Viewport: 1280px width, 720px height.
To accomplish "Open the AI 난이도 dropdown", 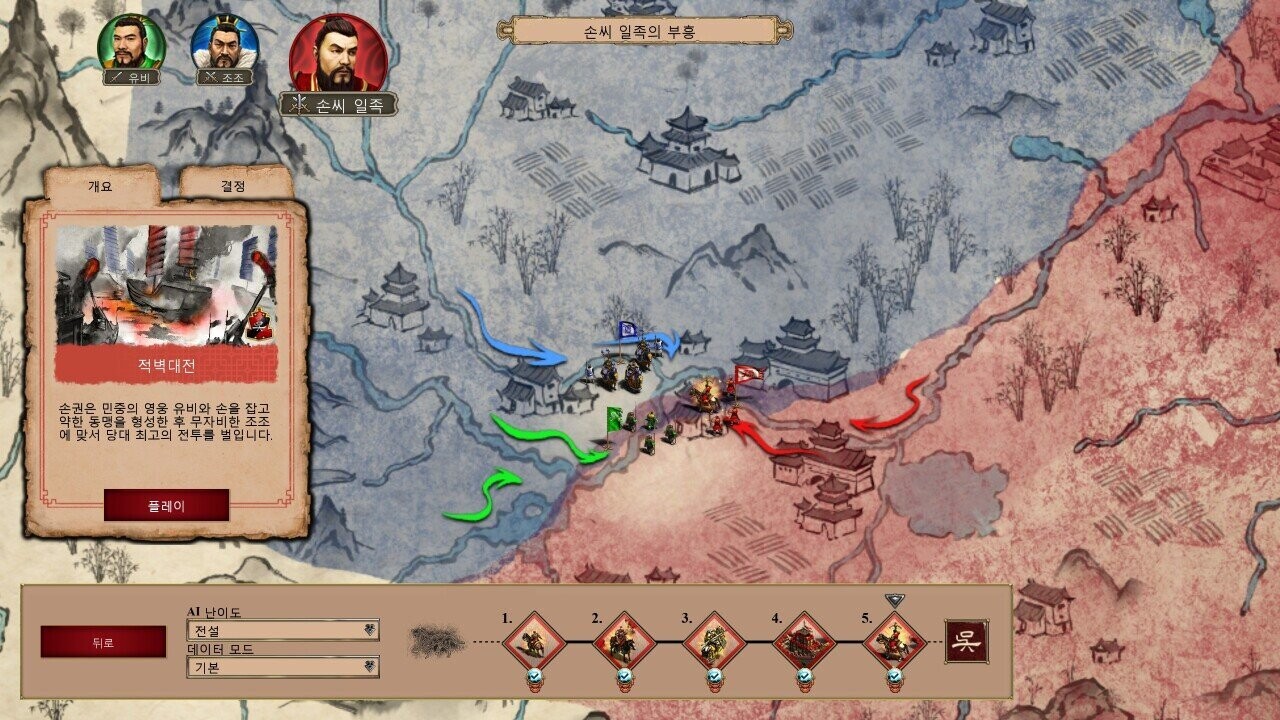I will tap(283, 630).
